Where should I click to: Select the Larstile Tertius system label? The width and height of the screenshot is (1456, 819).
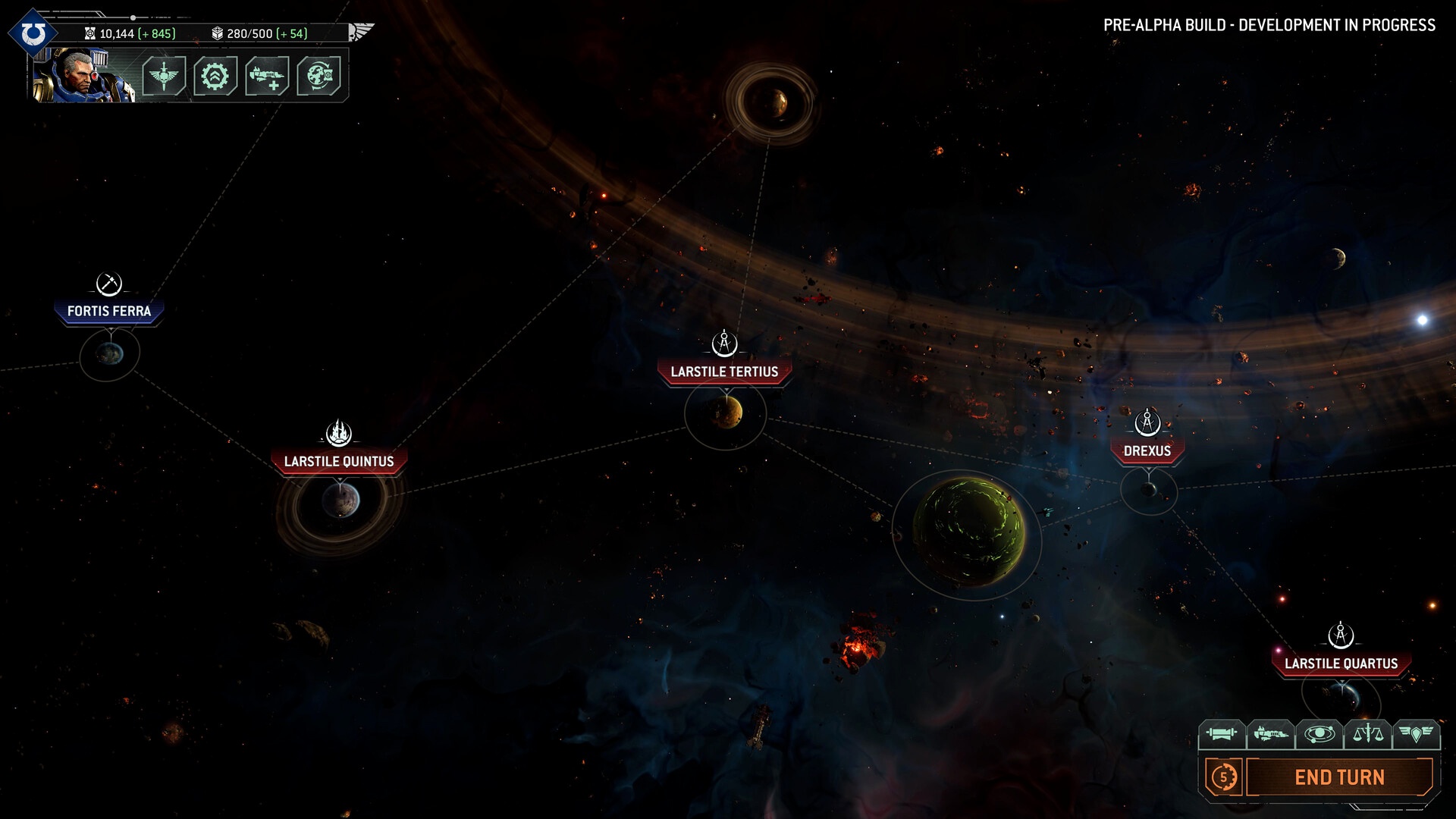pyautogui.click(x=724, y=372)
